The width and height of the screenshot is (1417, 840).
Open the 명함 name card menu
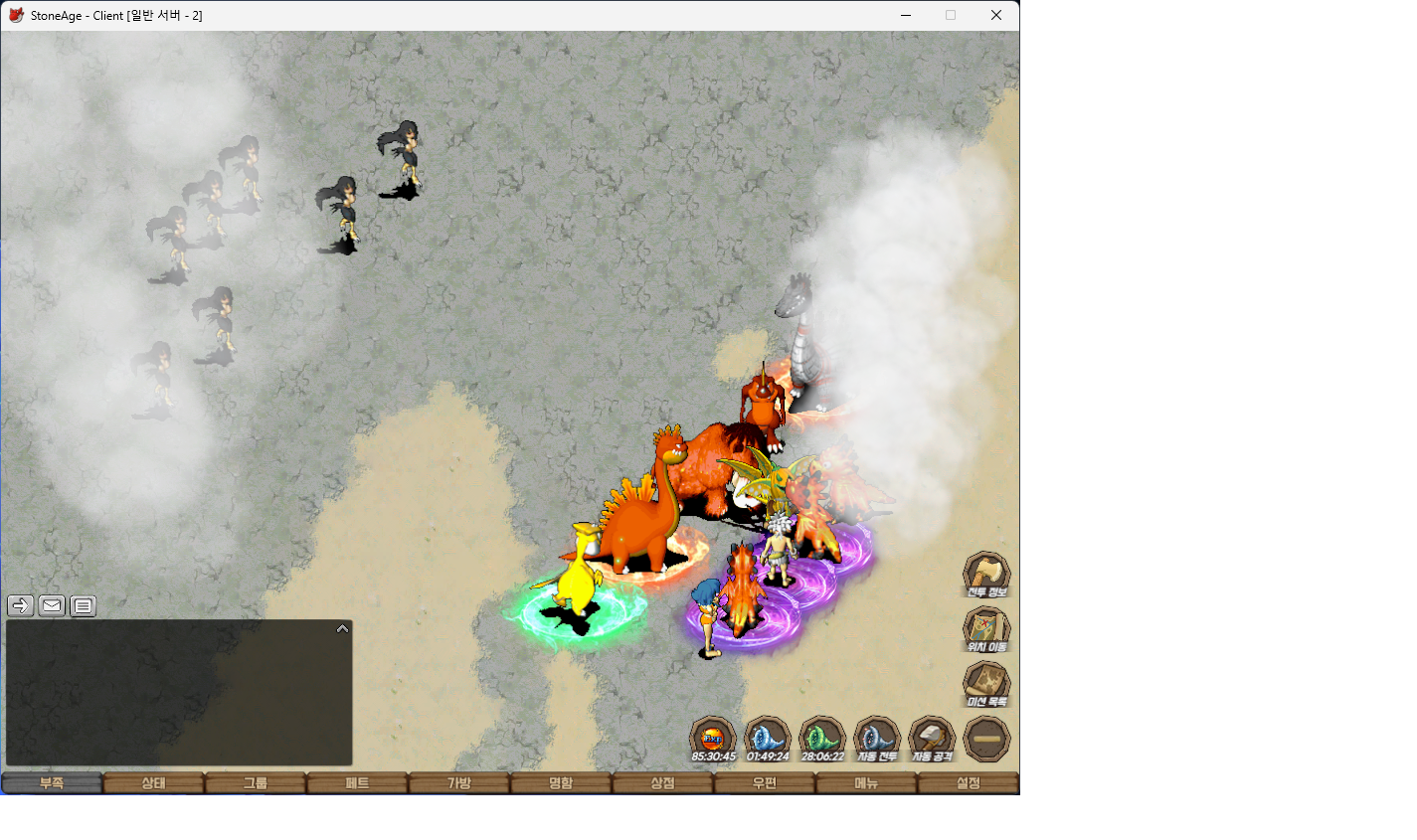(x=561, y=783)
